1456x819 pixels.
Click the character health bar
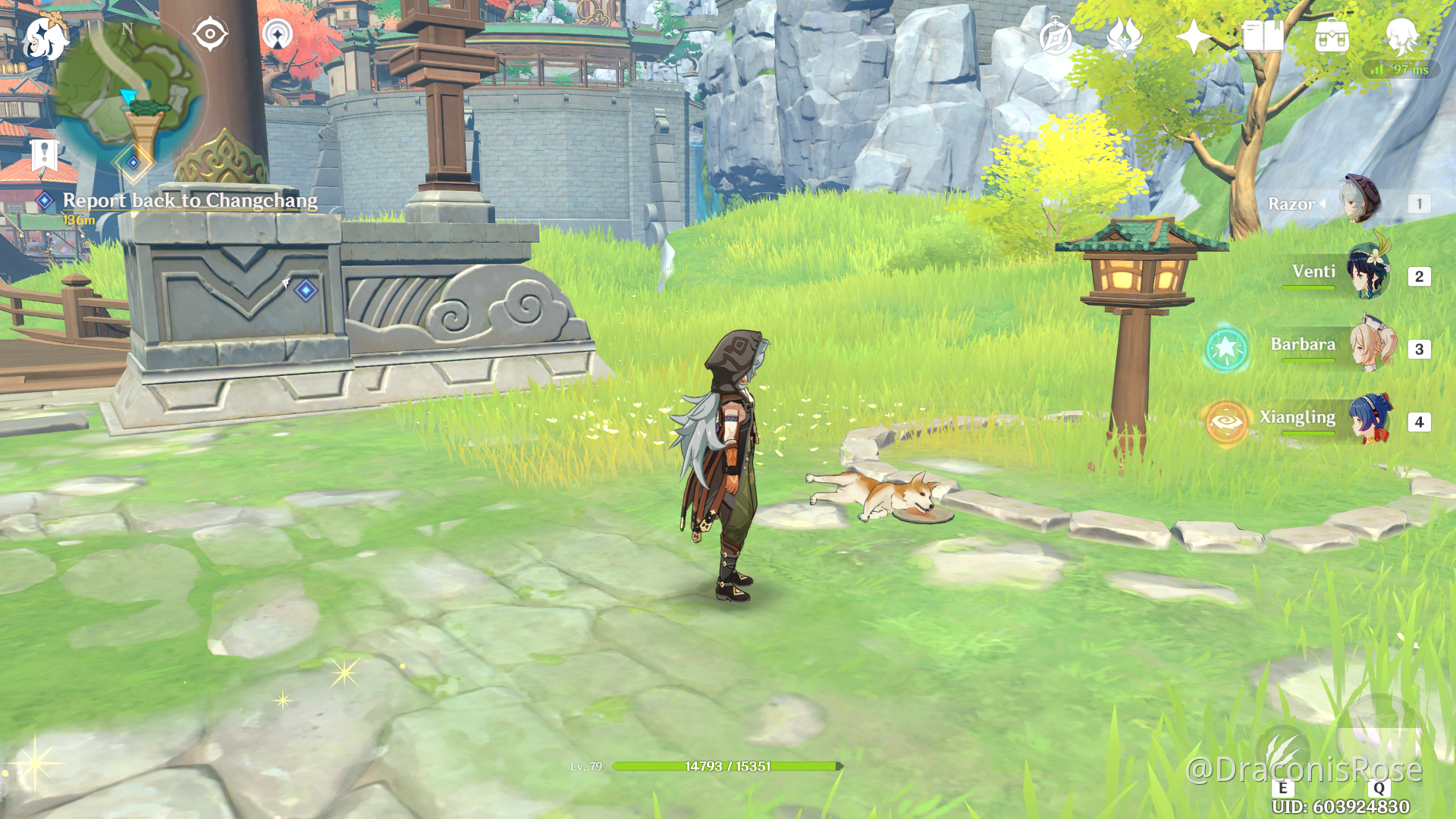tap(728, 766)
